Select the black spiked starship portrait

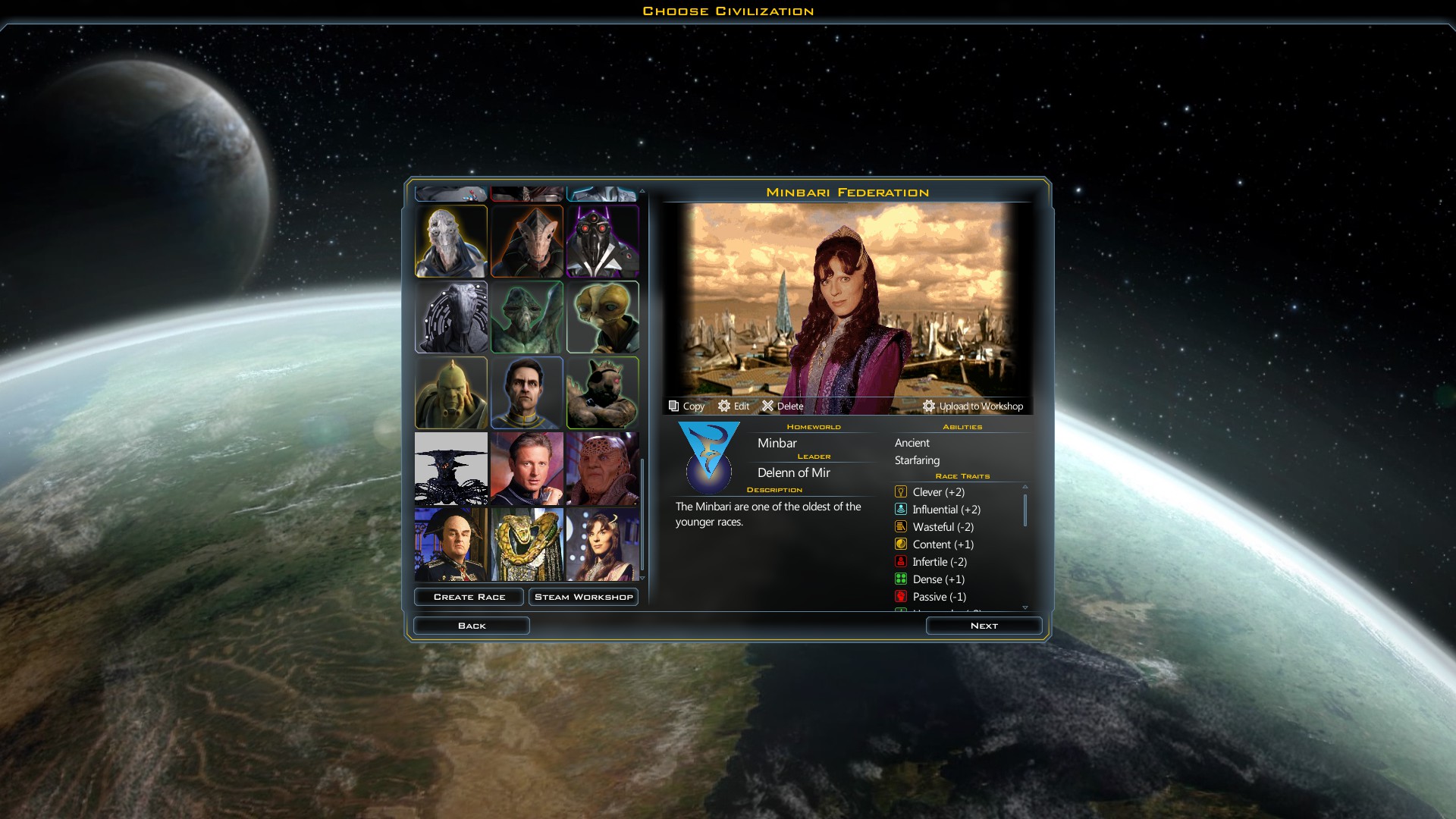tap(451, 469)
